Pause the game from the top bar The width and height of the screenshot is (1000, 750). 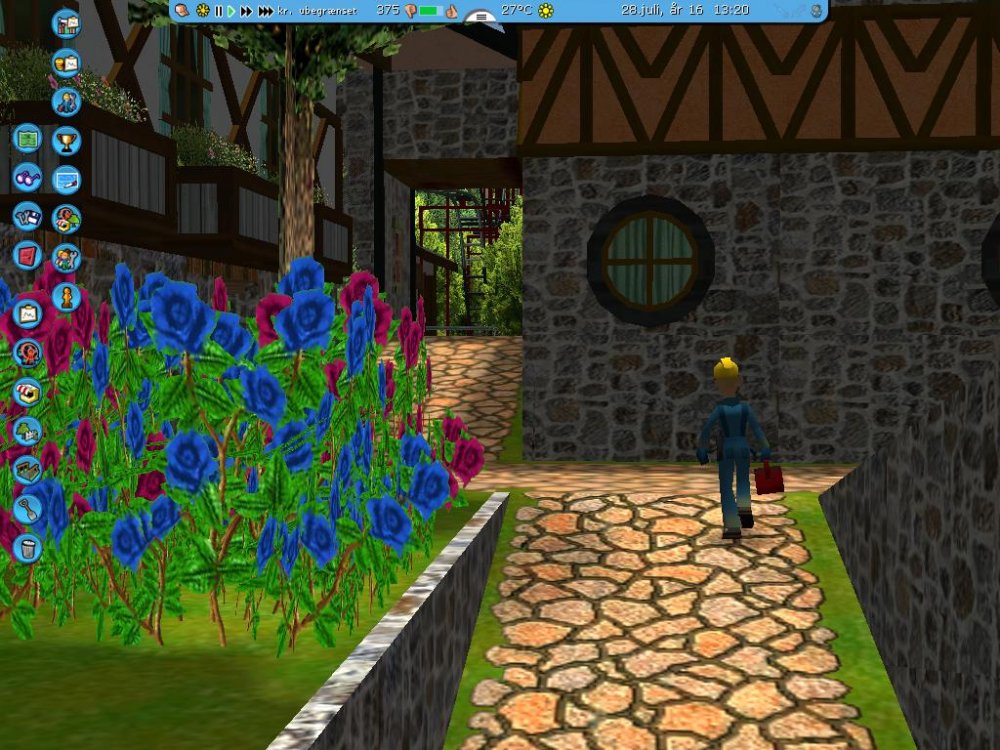pos(218,11)
